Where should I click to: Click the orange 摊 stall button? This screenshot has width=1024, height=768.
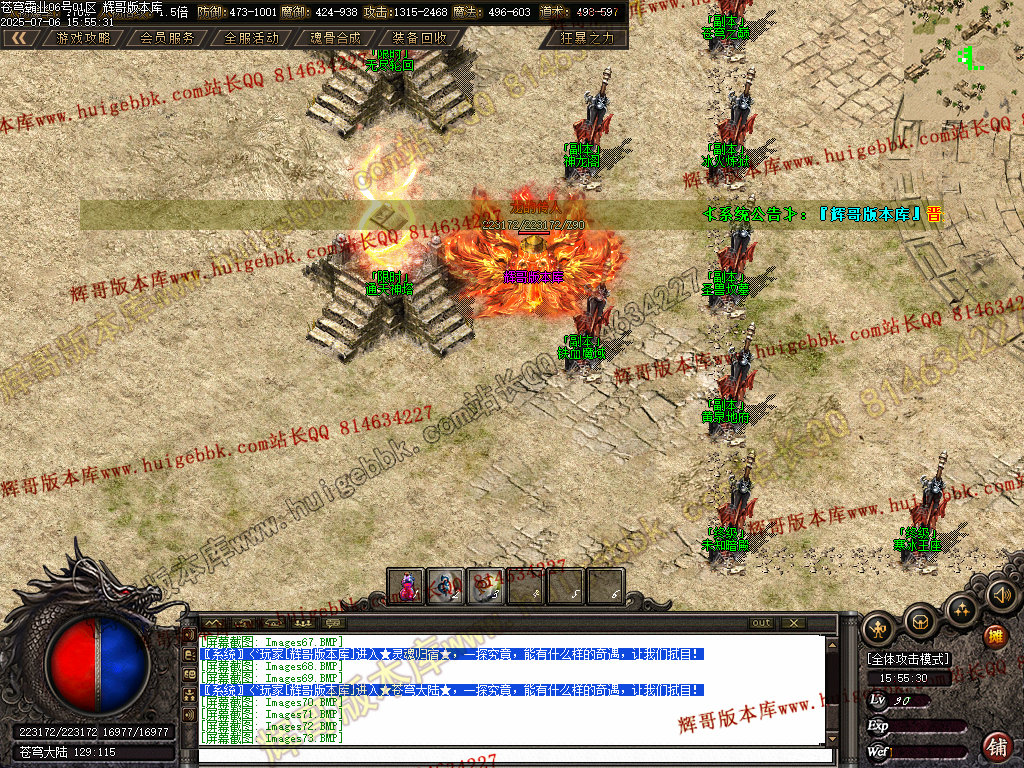point(995,636)
